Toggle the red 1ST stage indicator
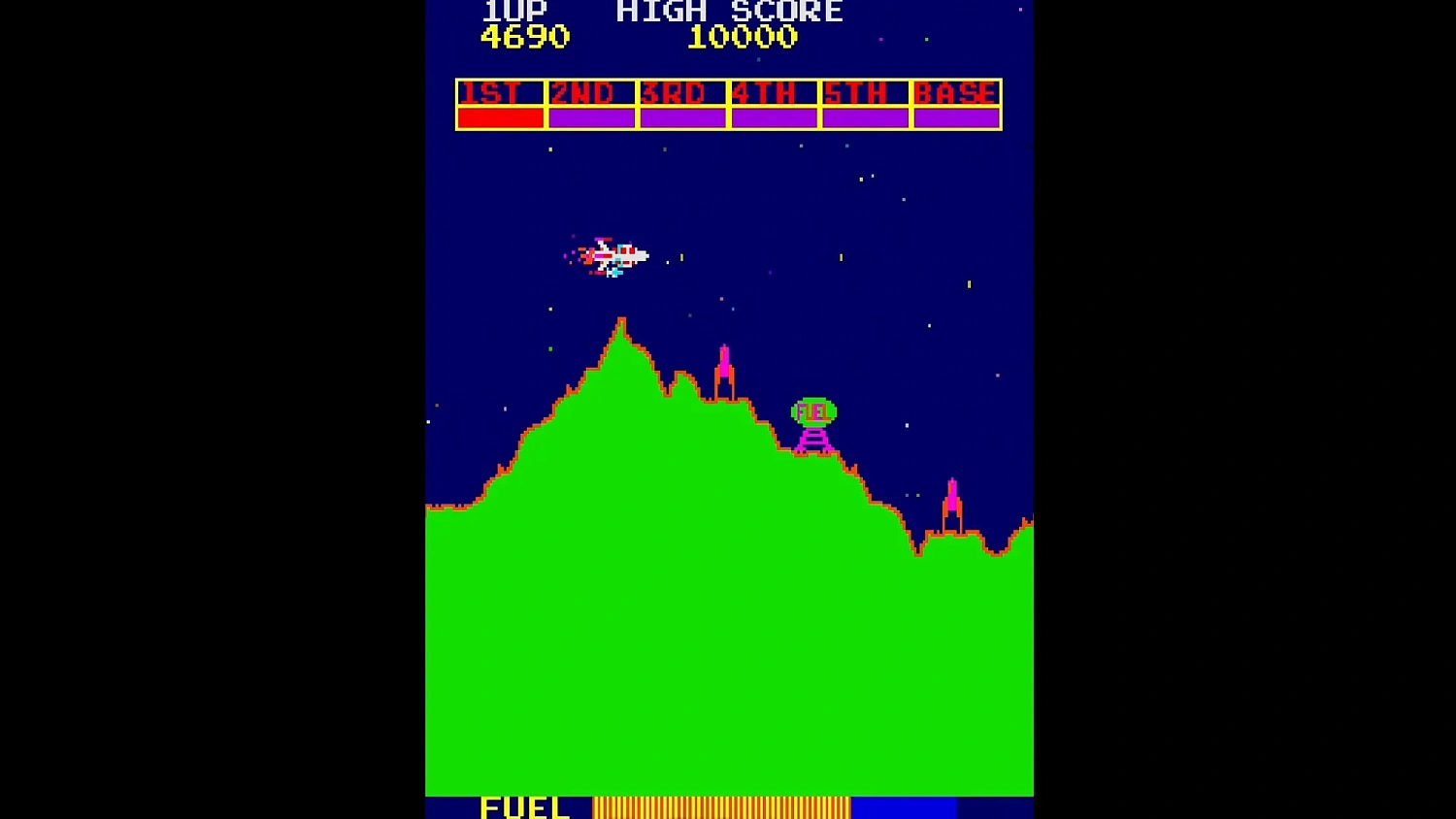The width and height of the screenshot is (1456, 819). click(500, 115)
